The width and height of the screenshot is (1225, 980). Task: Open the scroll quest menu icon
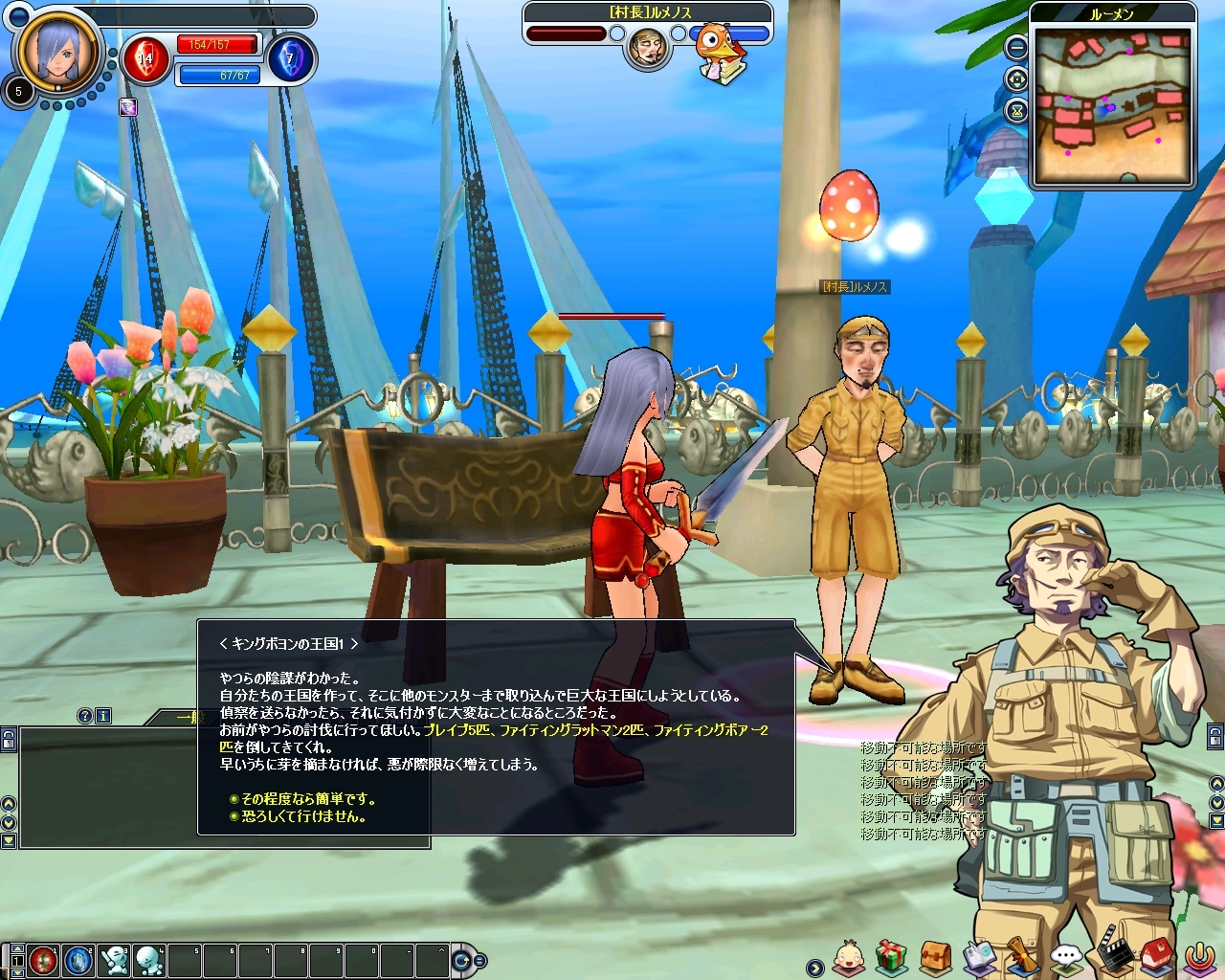(x=1022, y=956)
